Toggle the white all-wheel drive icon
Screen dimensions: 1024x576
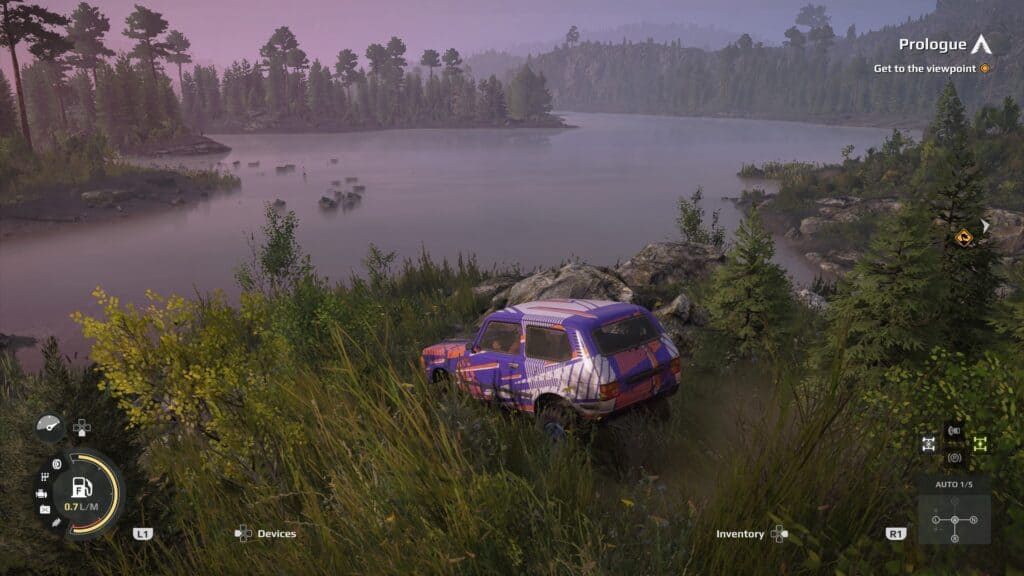[x=929, y=443]
